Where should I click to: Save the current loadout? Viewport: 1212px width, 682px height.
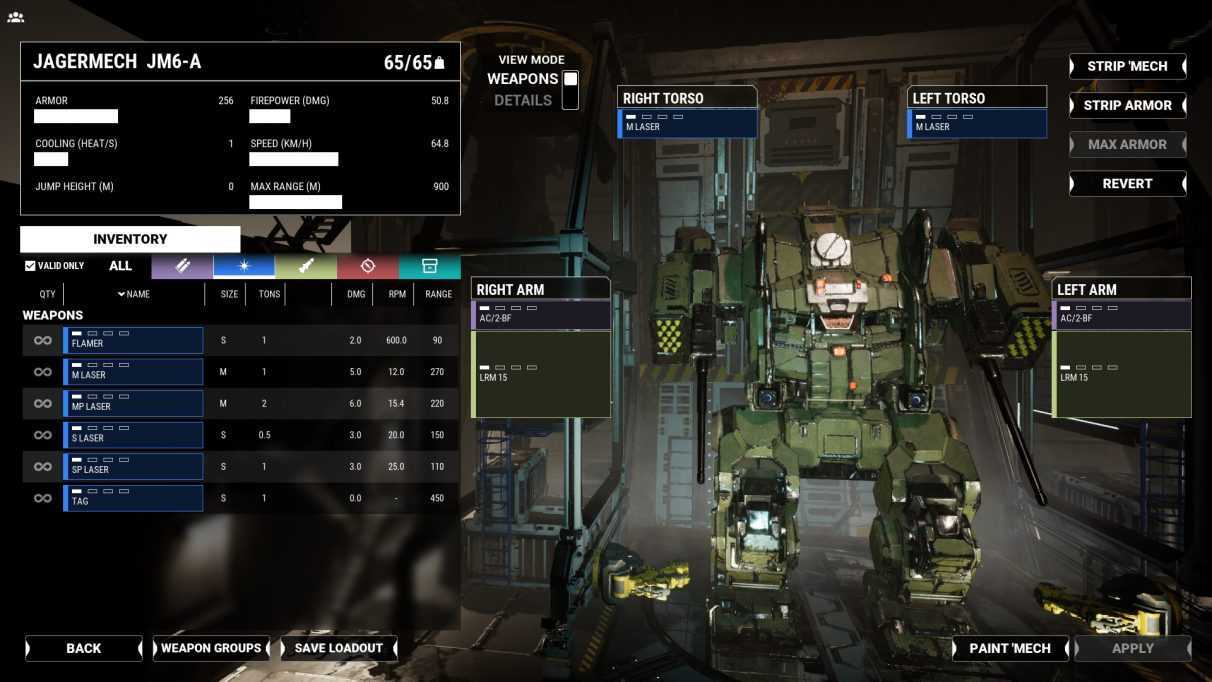click(x=339, y=648)
